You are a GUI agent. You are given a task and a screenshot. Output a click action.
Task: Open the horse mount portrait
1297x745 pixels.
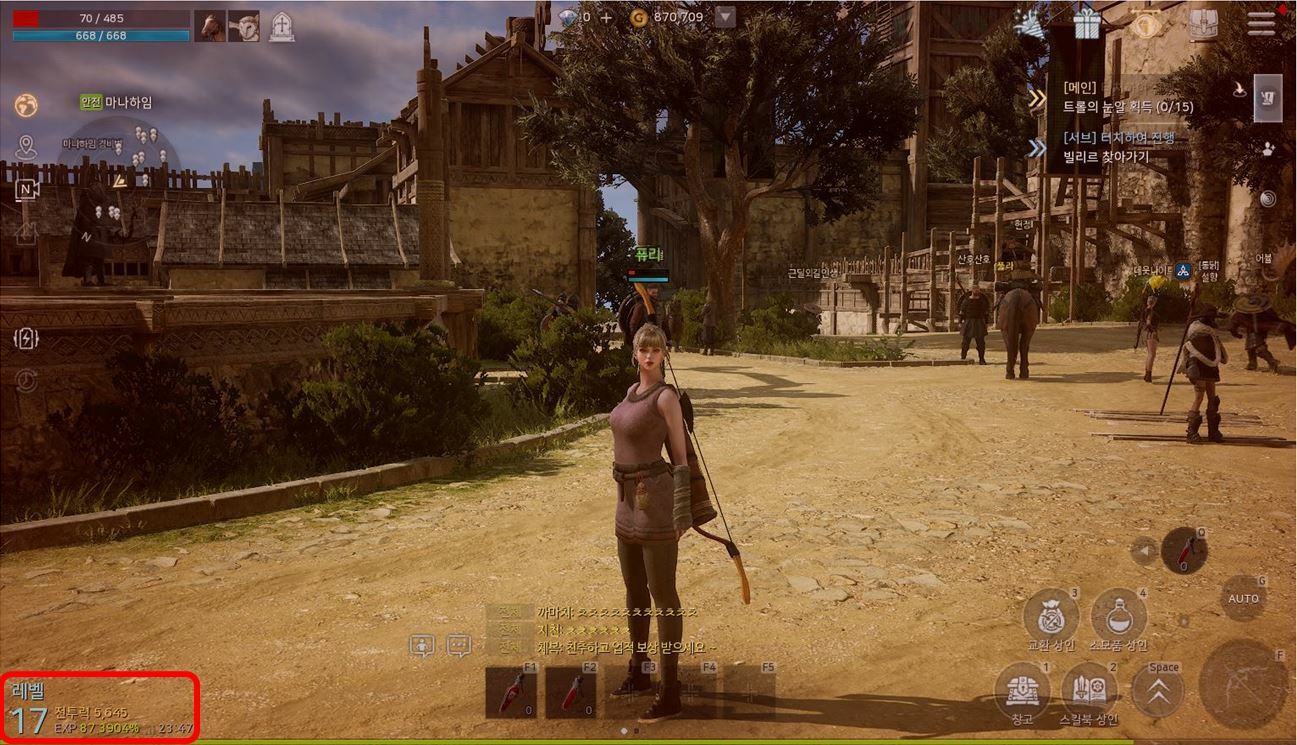(210, 26)
